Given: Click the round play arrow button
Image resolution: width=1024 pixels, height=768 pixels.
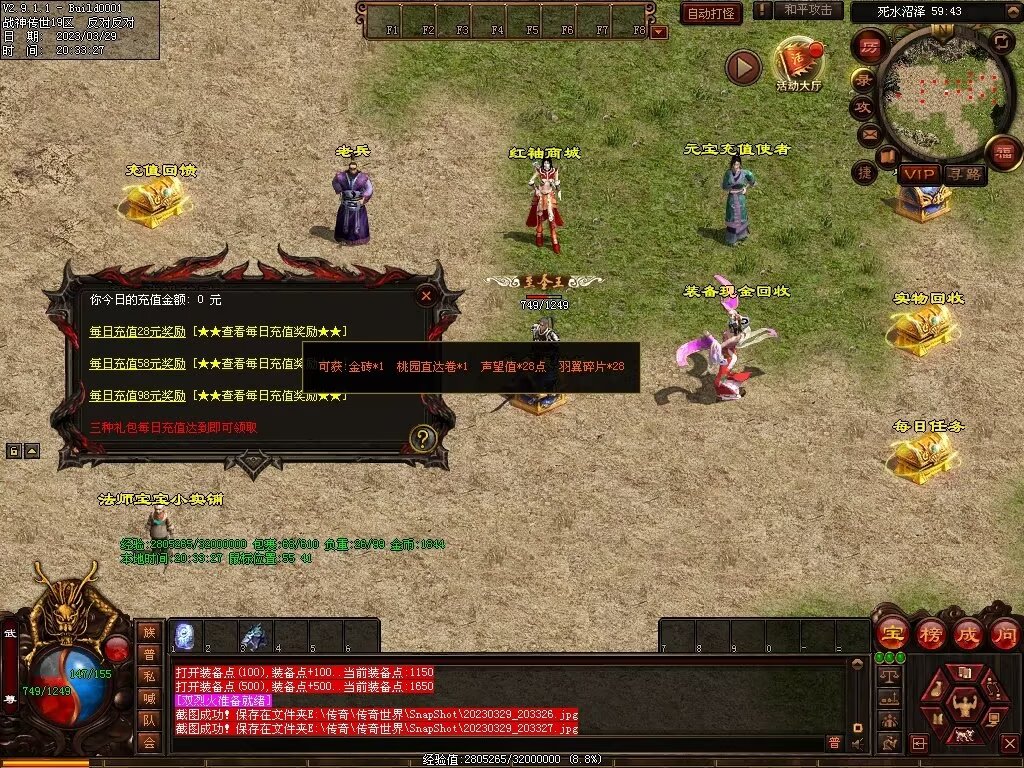Looking at the screenshot, I should pyautogui.click(x=743, y=67).
